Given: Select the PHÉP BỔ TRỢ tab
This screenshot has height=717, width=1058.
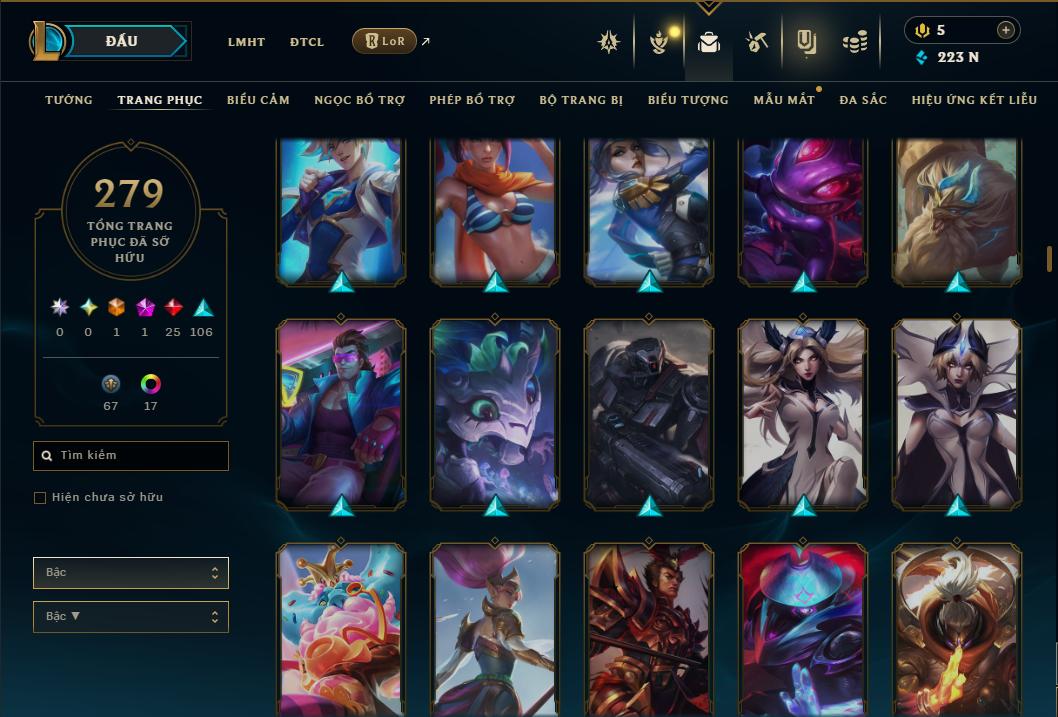Looking at the screenshot, I should pos(472,100).
